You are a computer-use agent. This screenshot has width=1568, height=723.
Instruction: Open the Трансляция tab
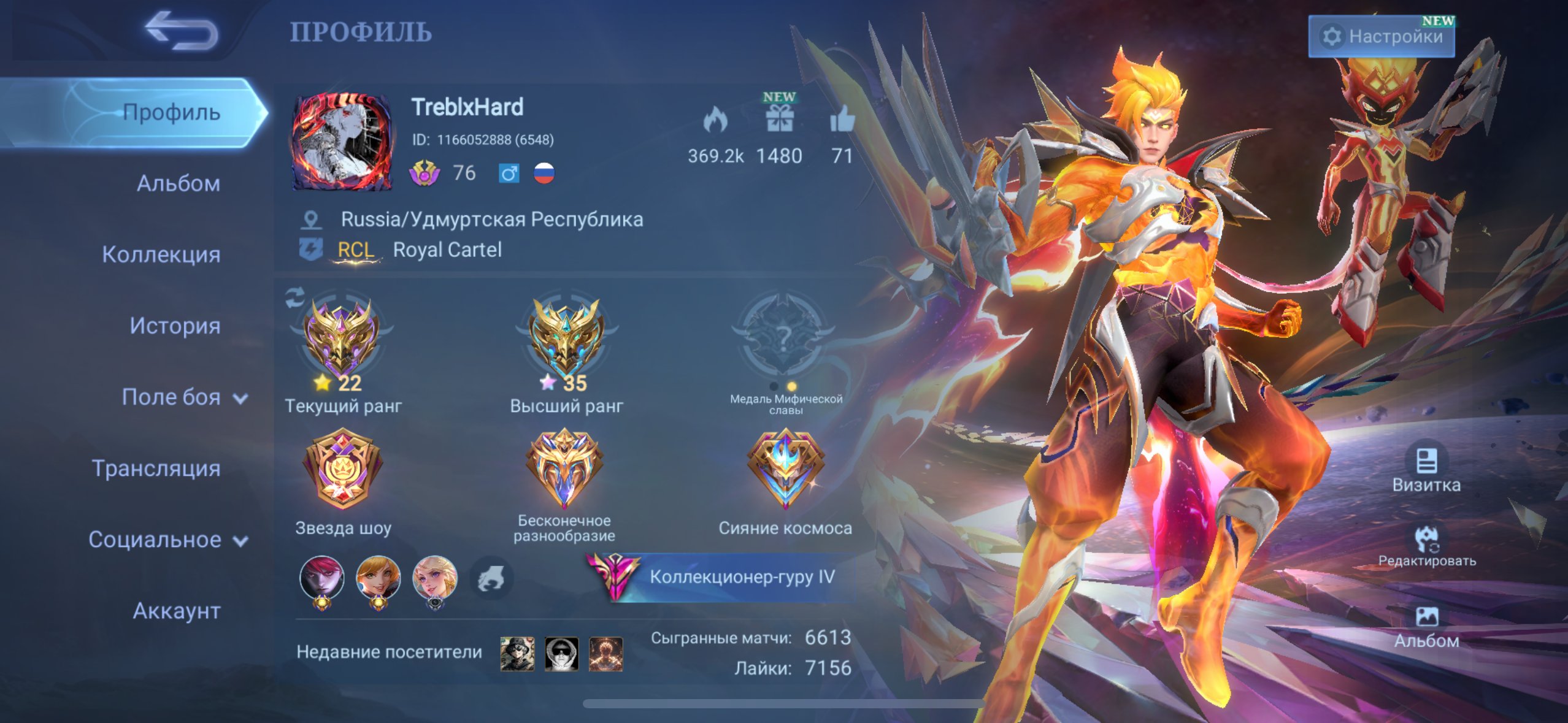coord(156,469)
